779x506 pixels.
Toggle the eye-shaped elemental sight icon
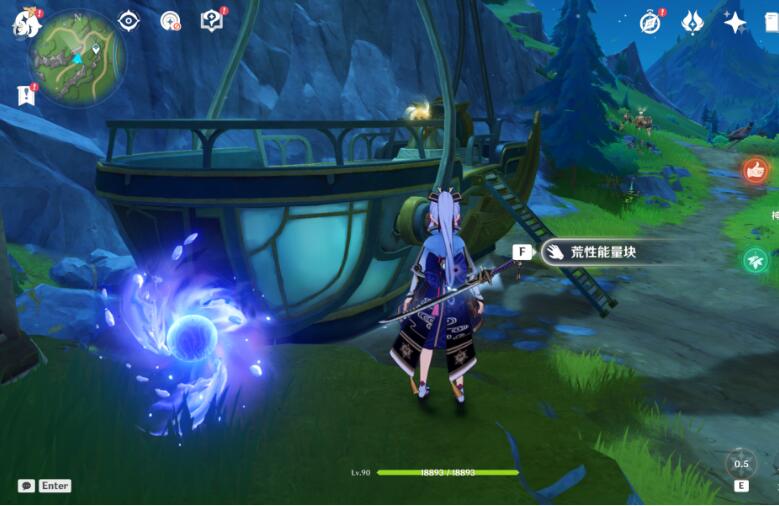click(x=129, y=21)
